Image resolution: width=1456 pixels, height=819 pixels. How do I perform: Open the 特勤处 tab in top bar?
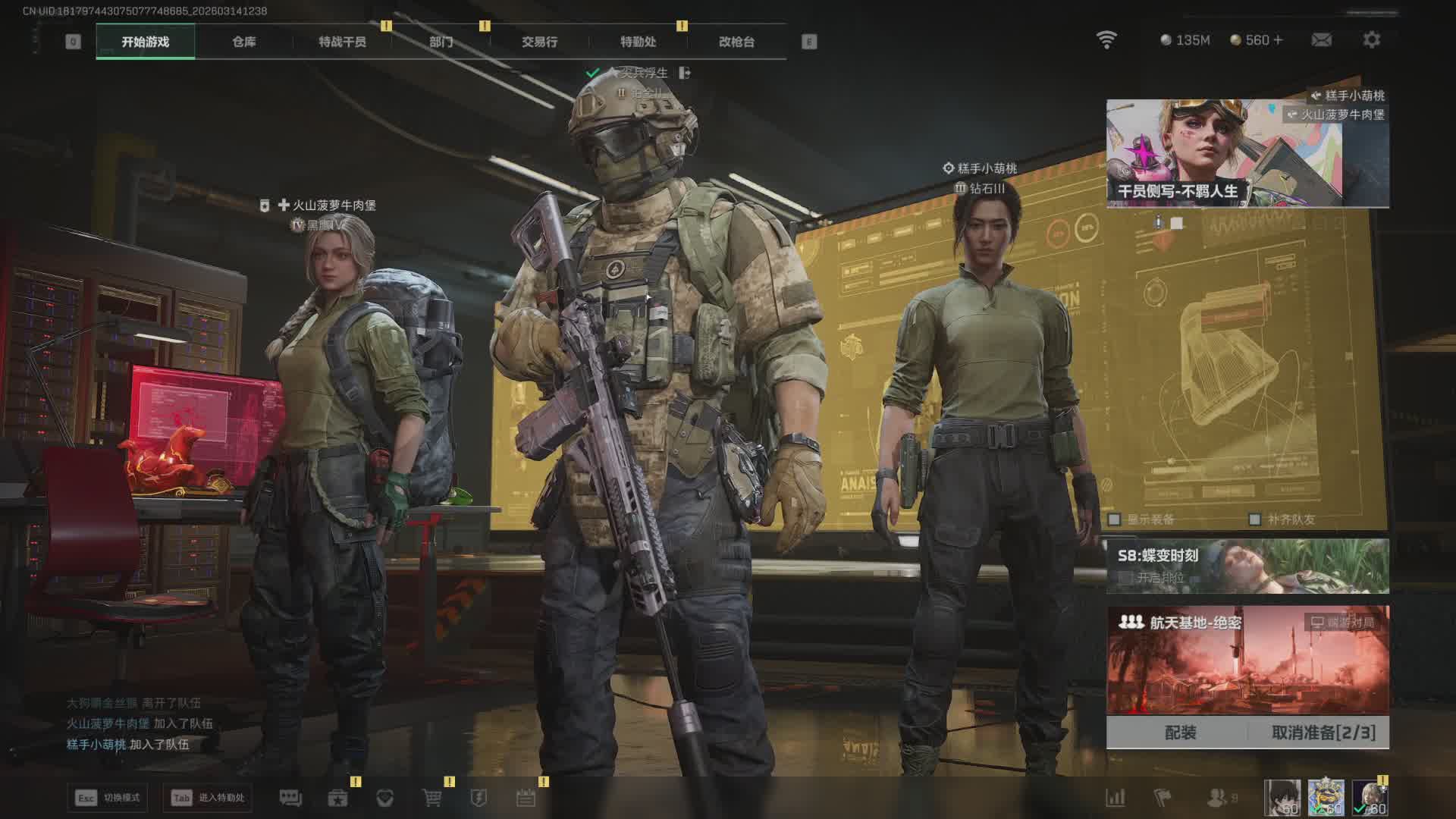(x=638, y=42)
